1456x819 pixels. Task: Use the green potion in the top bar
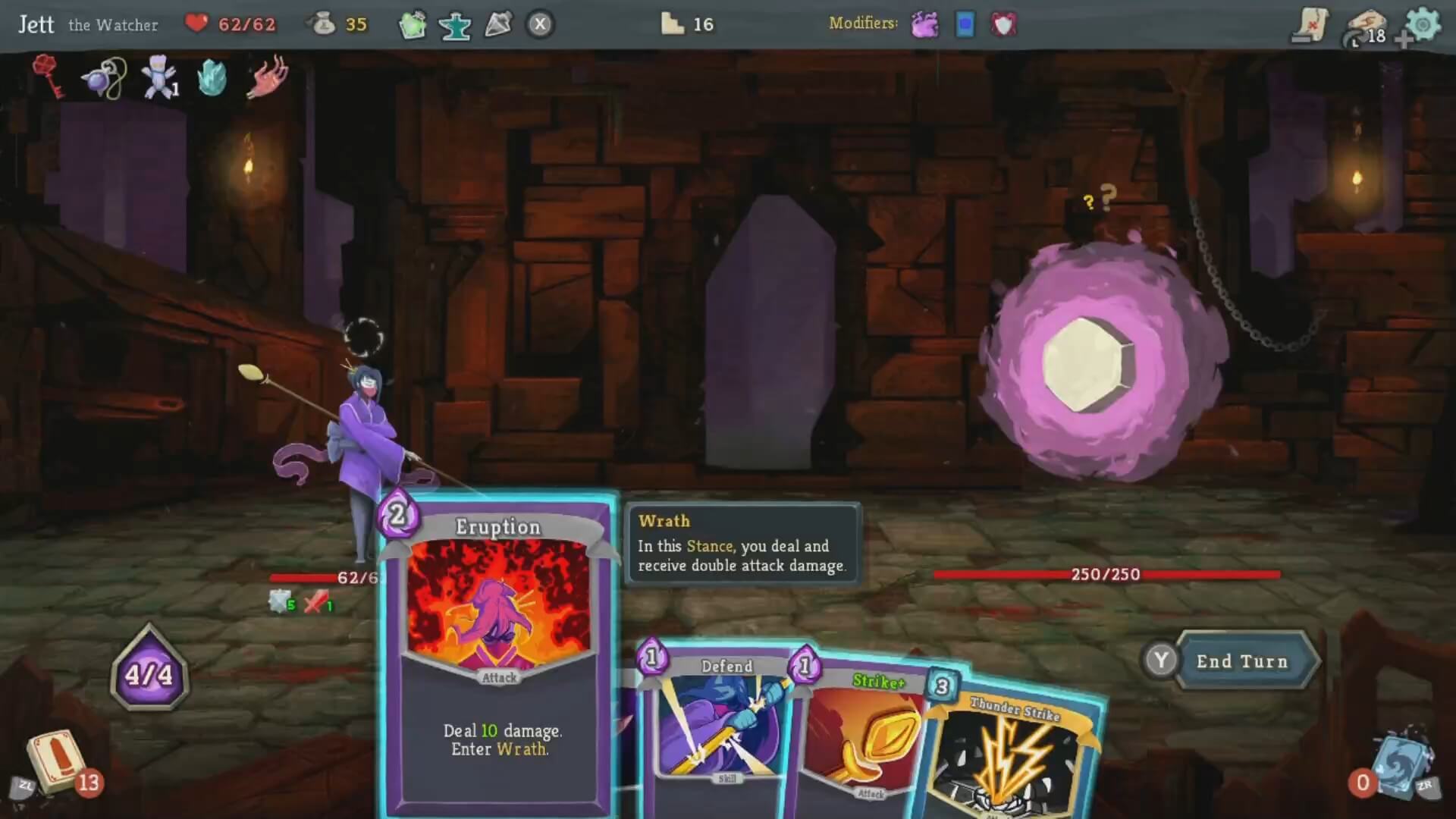(413, 24)
